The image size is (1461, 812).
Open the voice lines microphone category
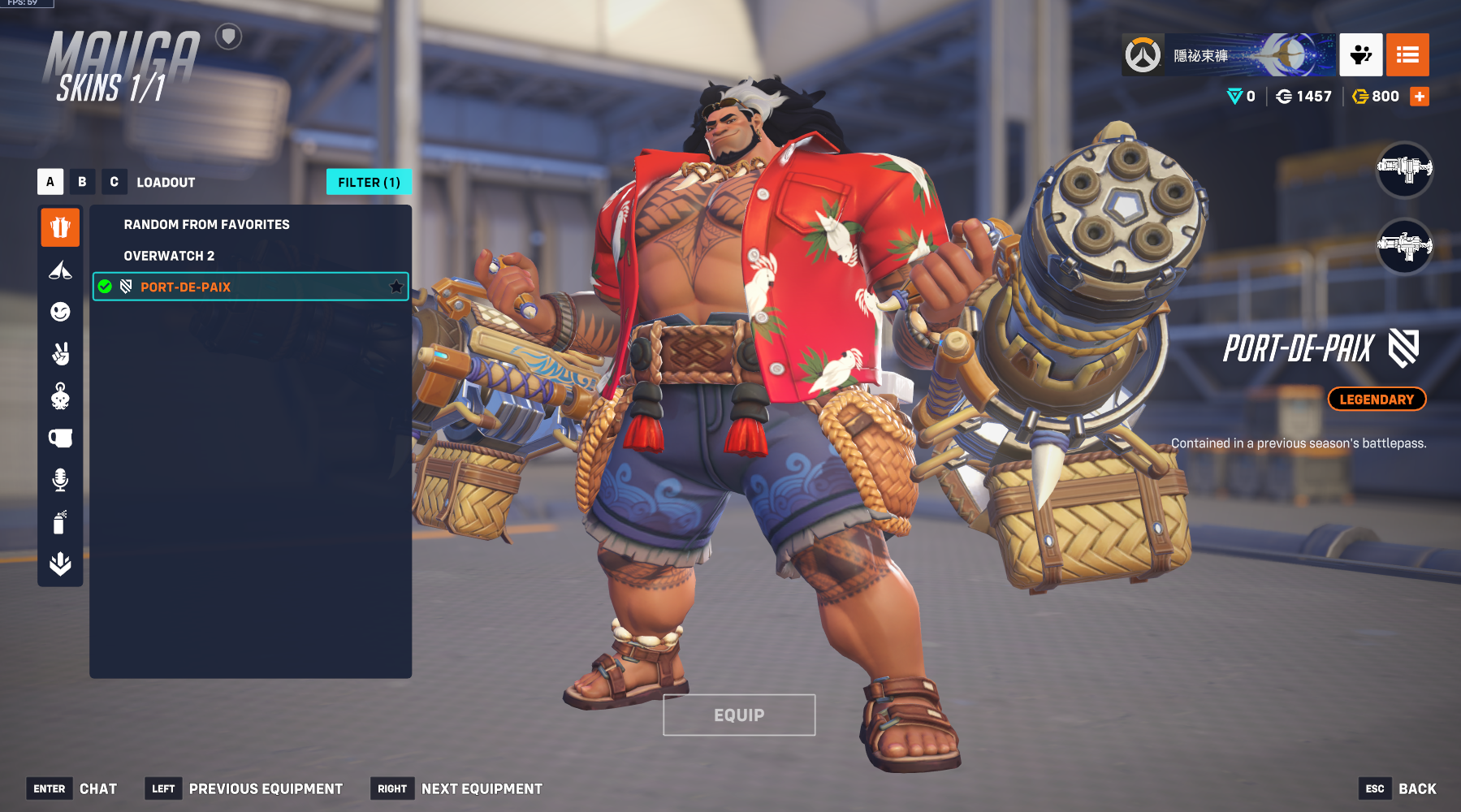[60, 480]
